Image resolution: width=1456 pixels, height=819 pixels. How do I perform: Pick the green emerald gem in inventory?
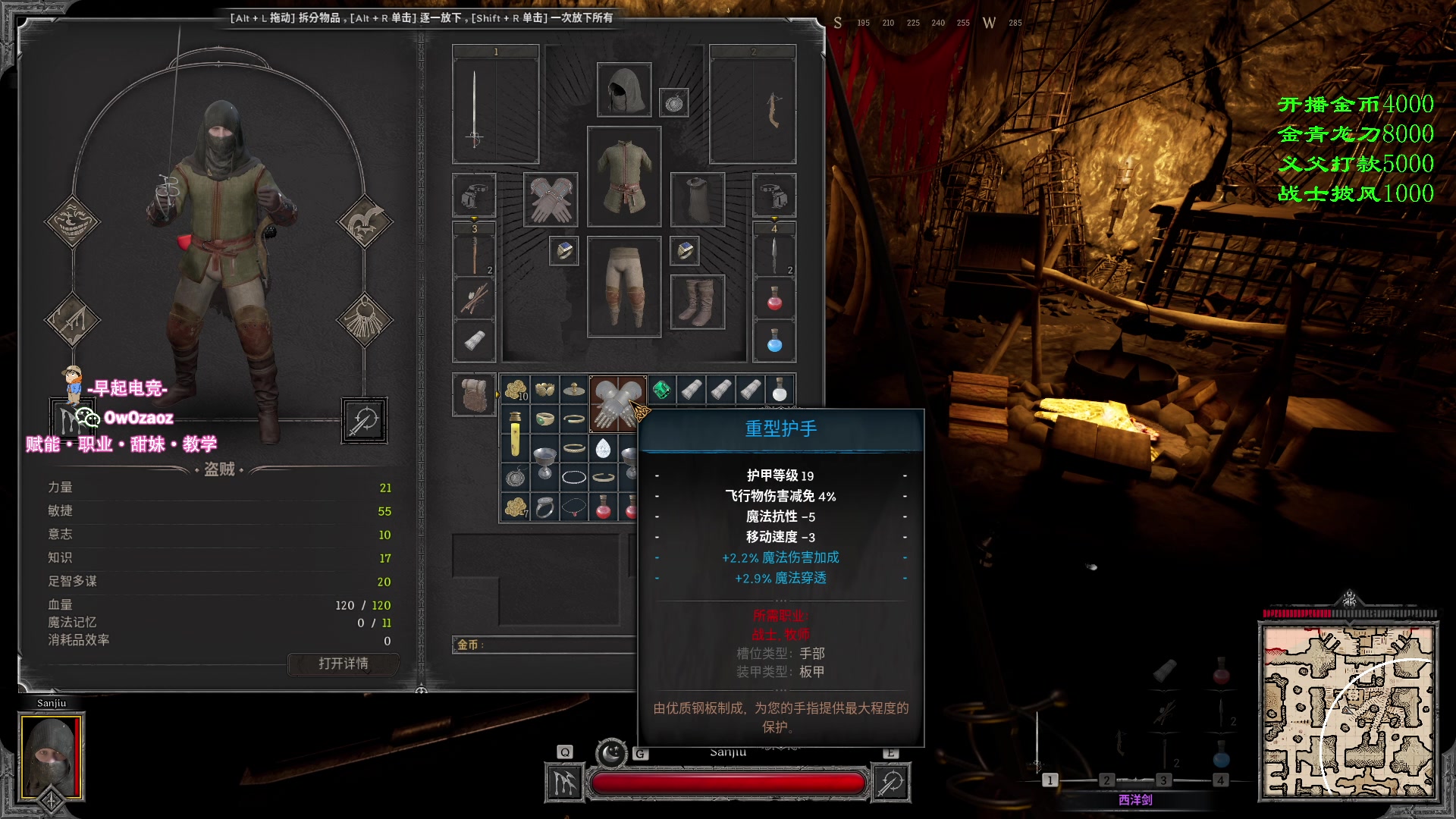pos(661,390)
